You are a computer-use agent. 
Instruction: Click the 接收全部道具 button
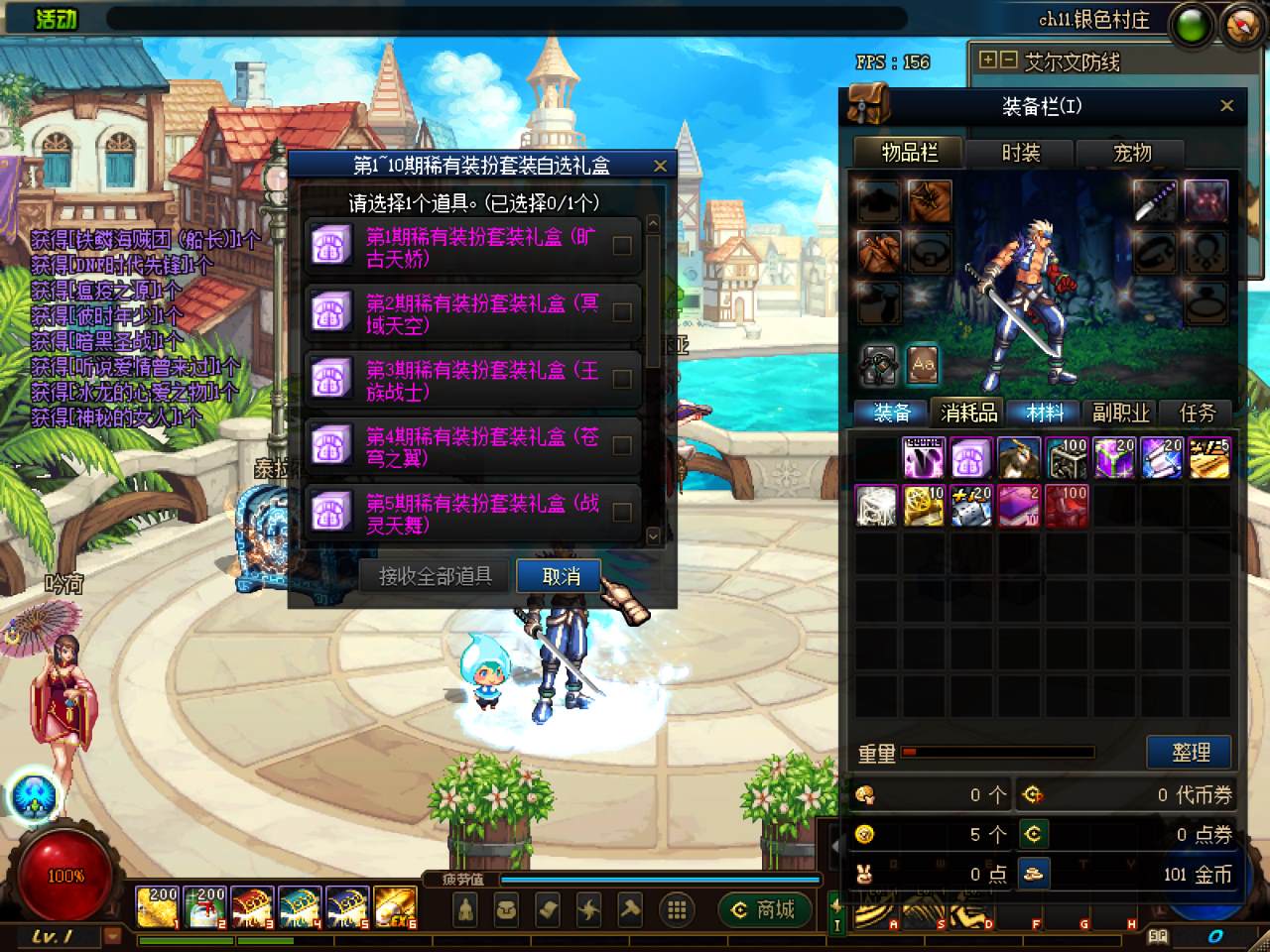tap(436, 576)
